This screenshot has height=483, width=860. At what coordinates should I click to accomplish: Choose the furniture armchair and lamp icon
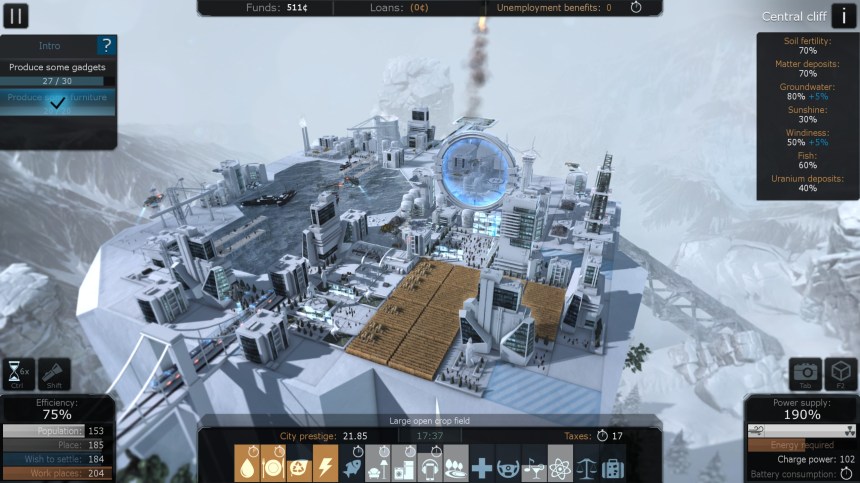tap(378, 465)
